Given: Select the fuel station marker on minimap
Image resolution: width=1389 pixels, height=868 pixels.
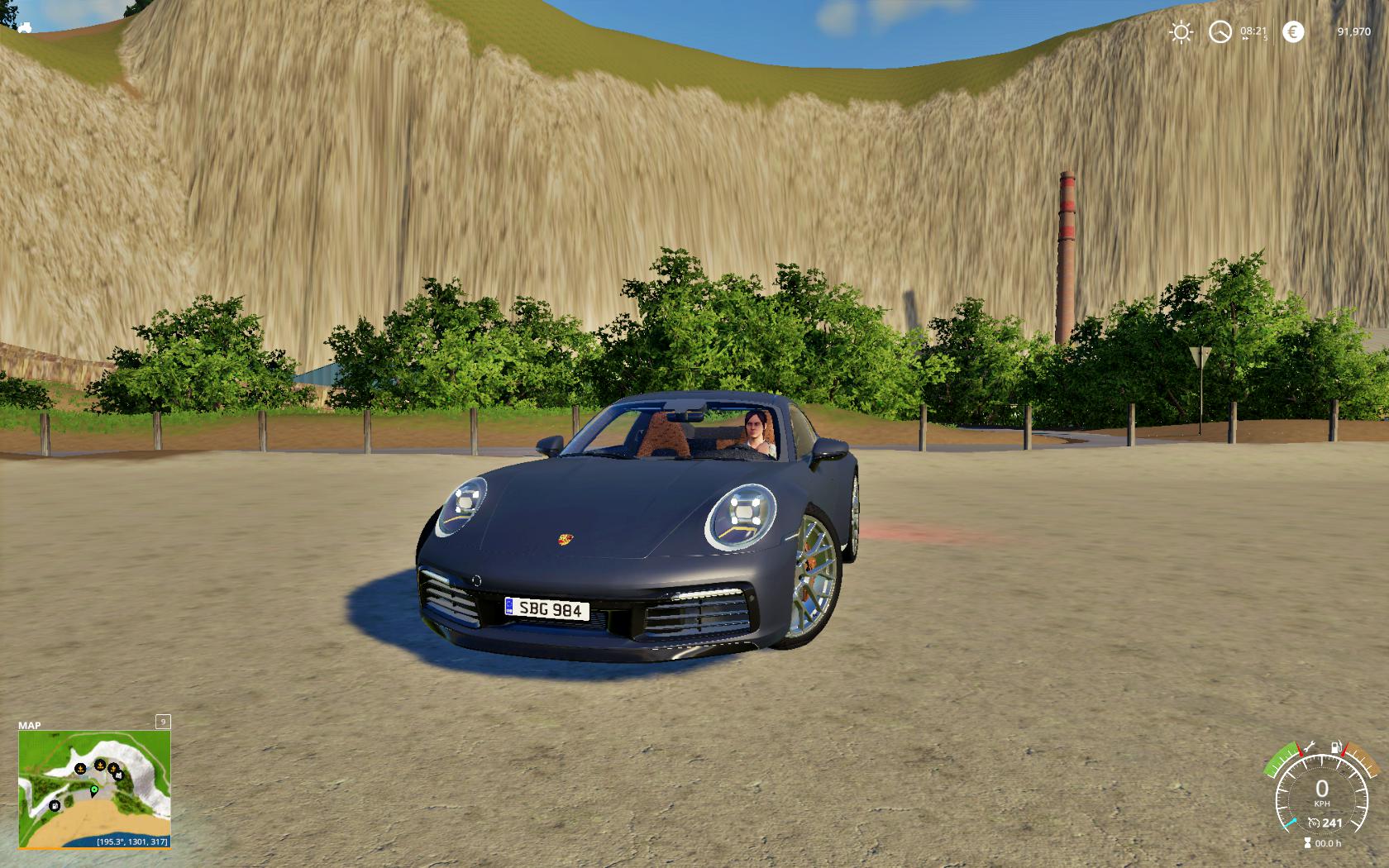Looking at the screenshot, I should click(x=55, y=806).
